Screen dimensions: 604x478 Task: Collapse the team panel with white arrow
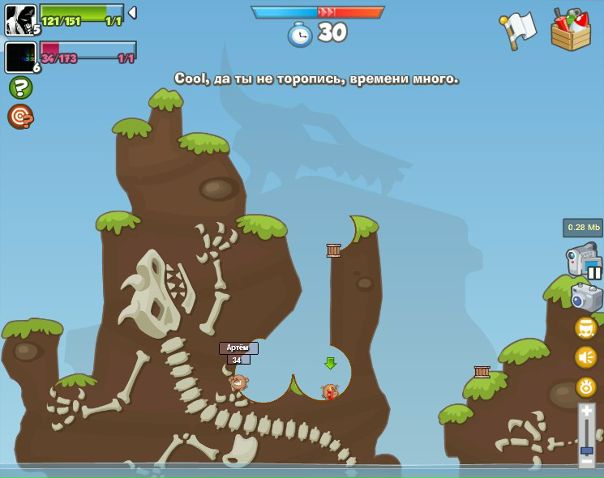(132, 13)
